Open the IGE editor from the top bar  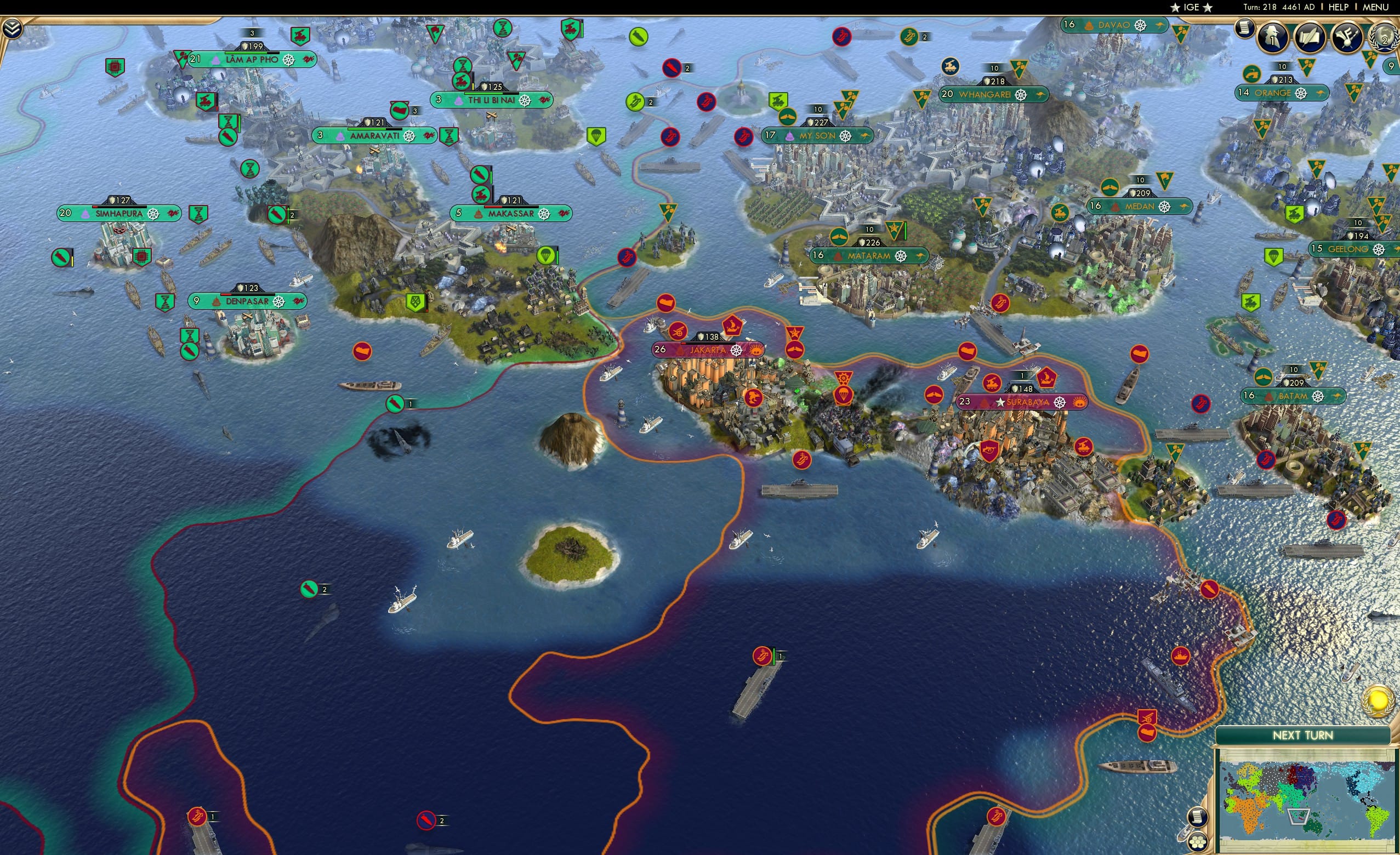pyautogui.click(x=1191, y=7)
